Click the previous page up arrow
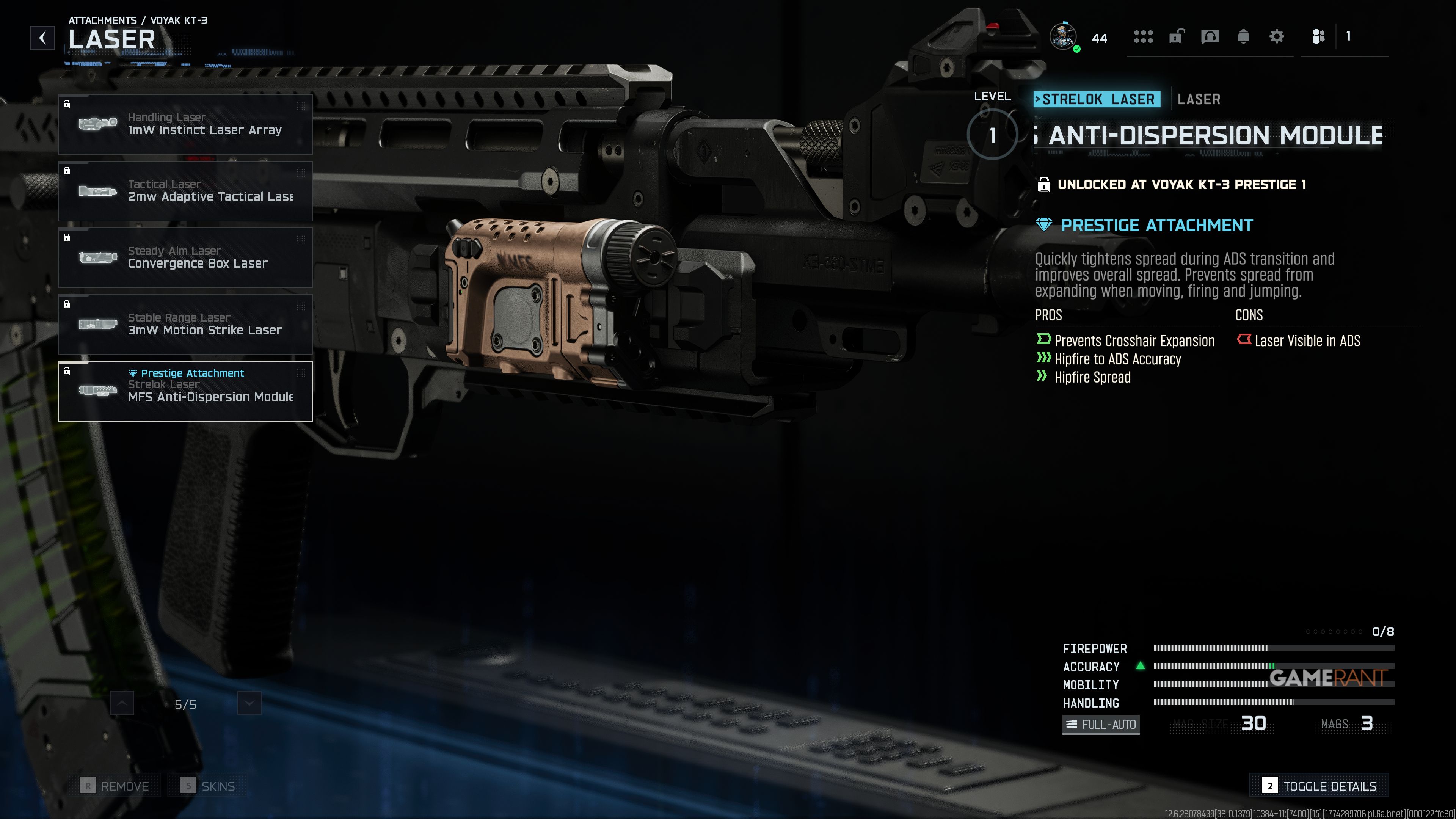Screen dimensions: 1456x819 [x=122, y=703]
